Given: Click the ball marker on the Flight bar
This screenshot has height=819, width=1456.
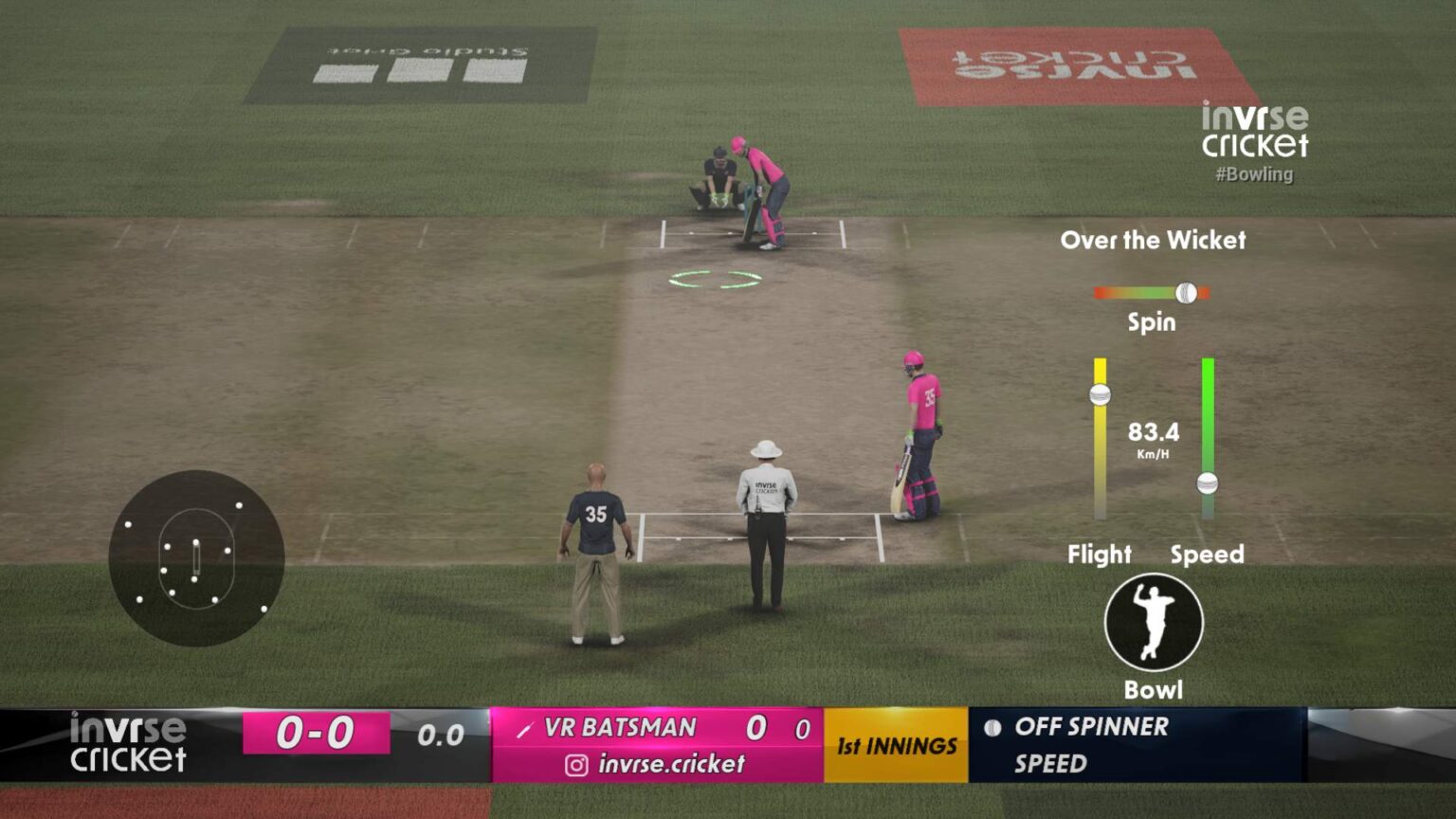Looking at the screenshot, I should (1099, 394).
